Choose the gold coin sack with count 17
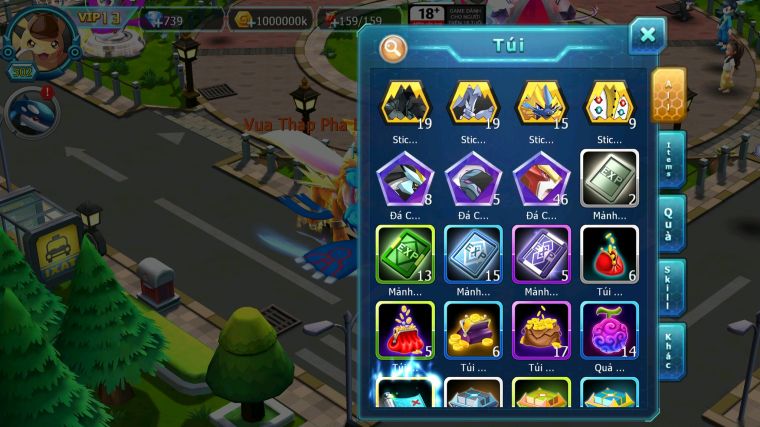760x427 pixels. (x=541, y=328)
